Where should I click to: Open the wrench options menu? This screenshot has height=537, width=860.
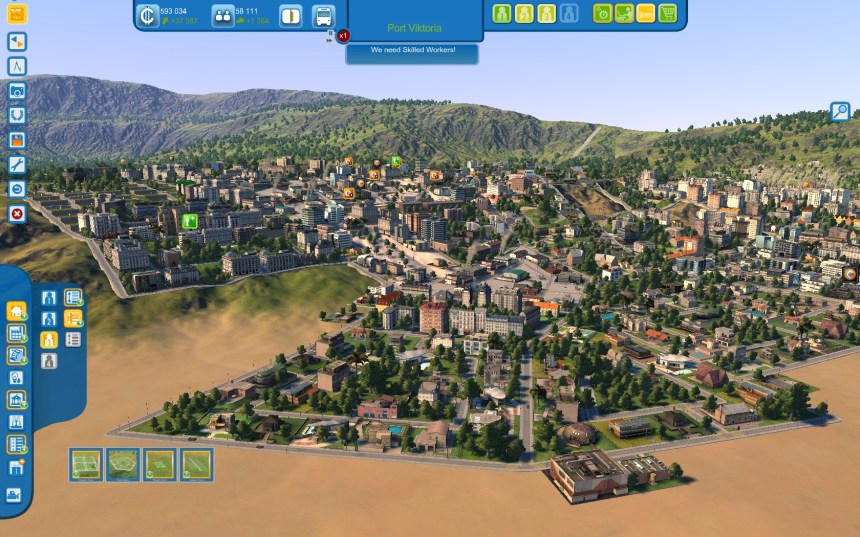pos(17,164)
